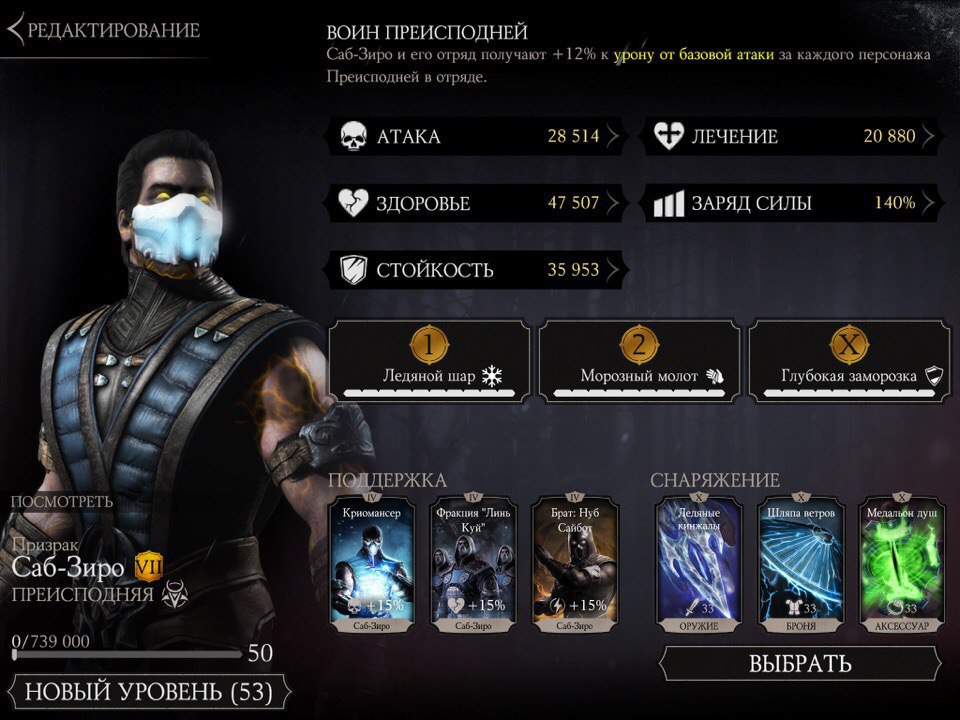The image size is (960, 720).
Task: Click the Посмотреть character view label
Action: tap(62, 501)
